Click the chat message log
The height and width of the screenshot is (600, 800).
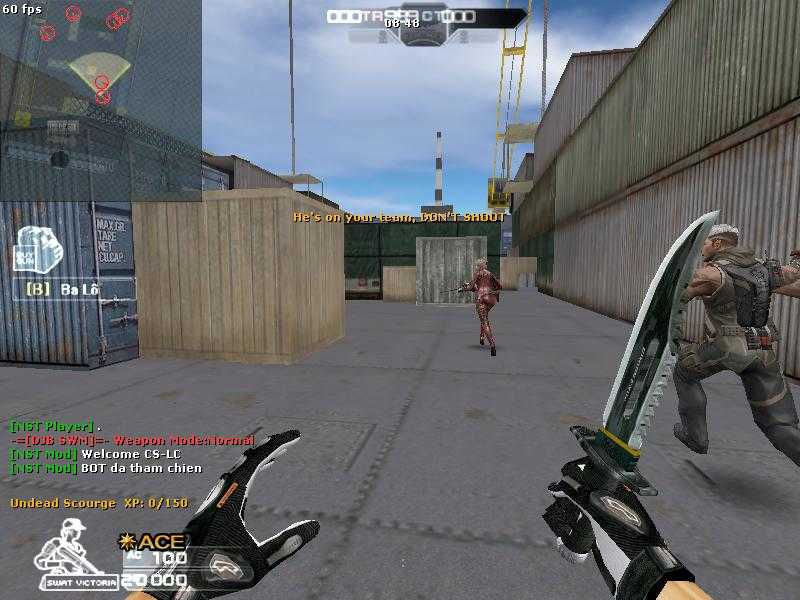coord(130,447)
